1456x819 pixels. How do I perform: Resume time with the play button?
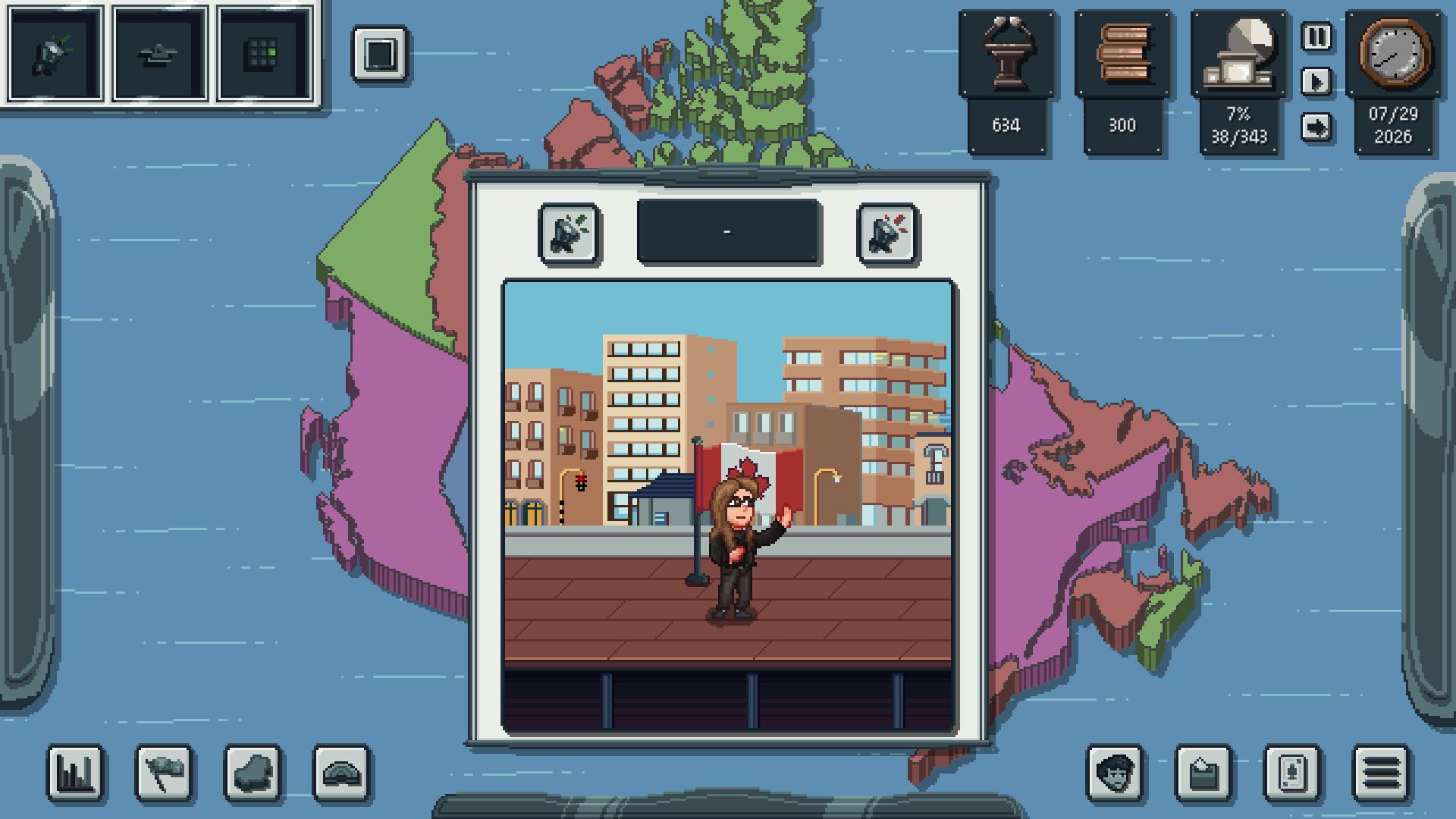1316,81
